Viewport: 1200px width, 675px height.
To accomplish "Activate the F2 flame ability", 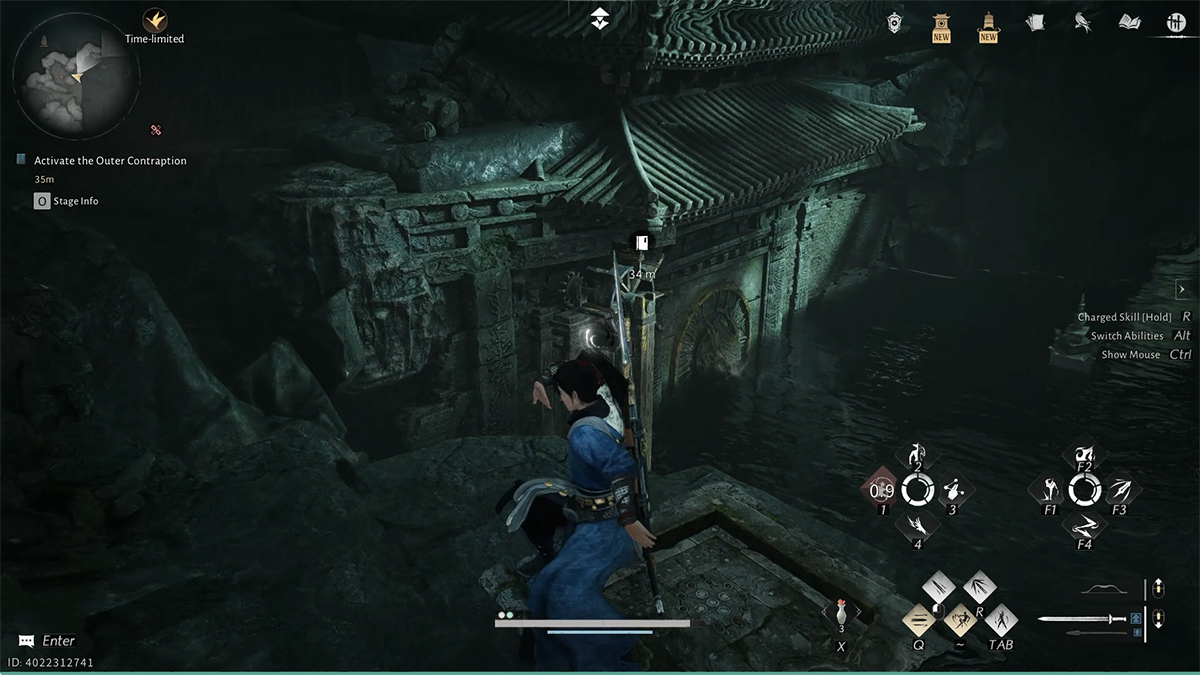I will coord(1084,453).
